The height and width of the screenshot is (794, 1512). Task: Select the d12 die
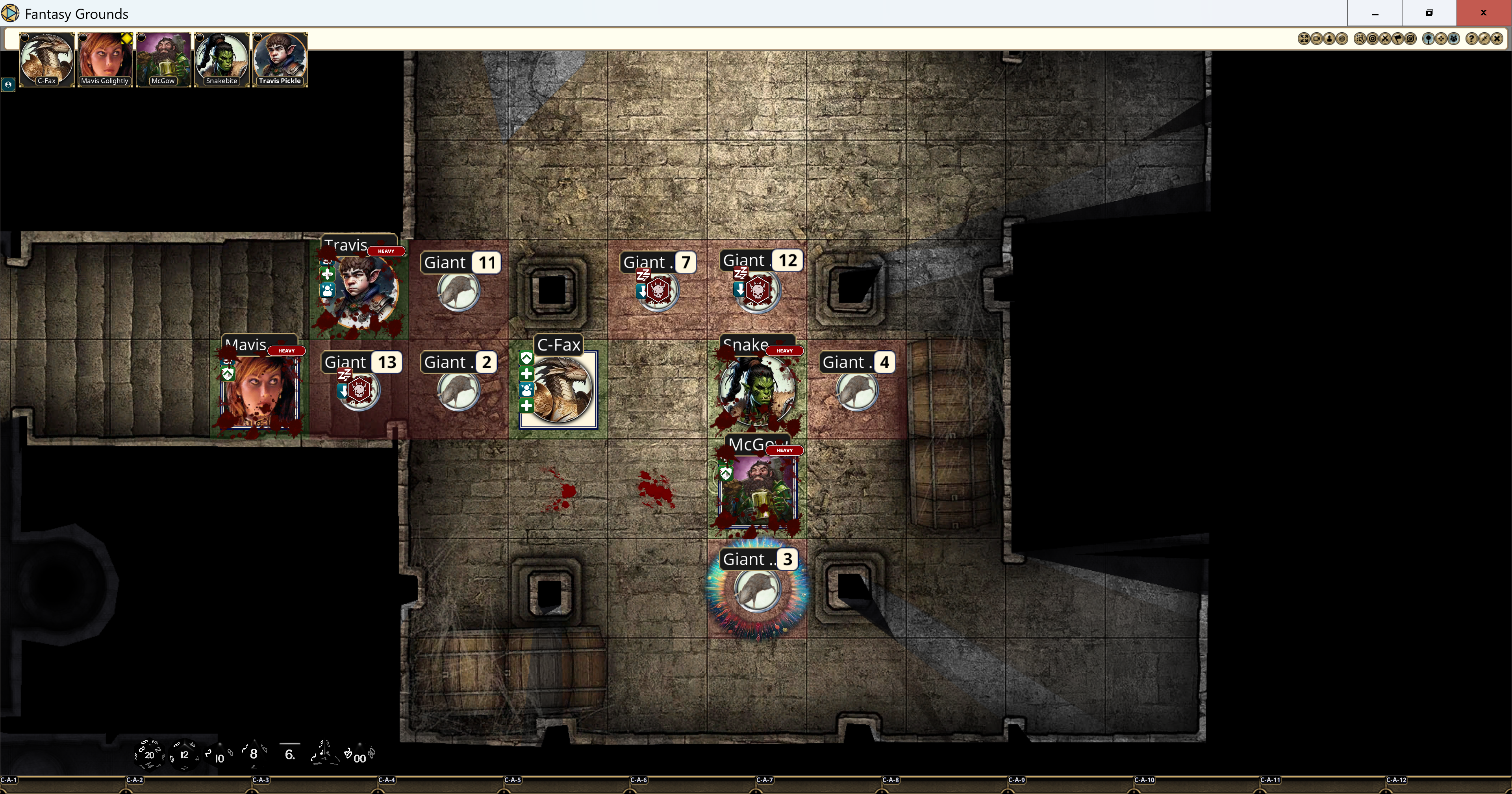(x=184, y=755)
